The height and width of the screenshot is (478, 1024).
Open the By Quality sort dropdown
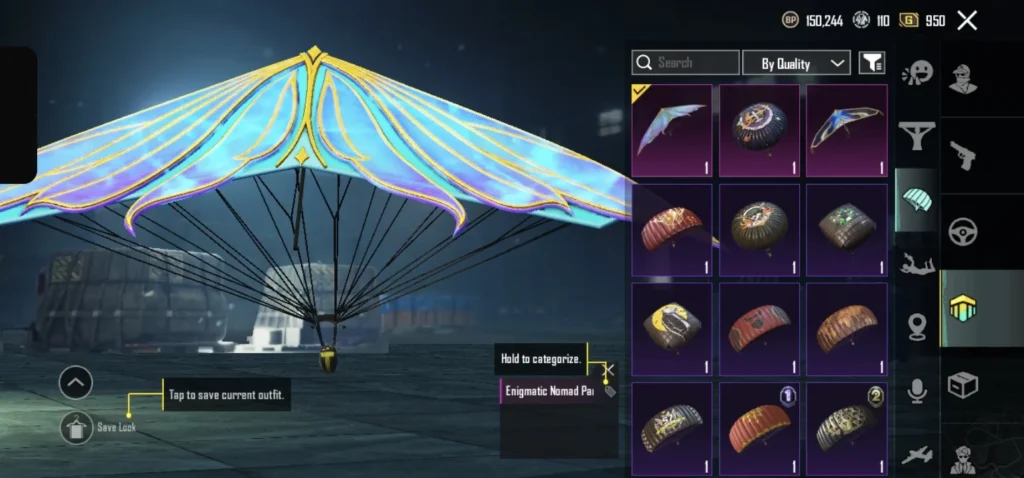coord(796,63)
